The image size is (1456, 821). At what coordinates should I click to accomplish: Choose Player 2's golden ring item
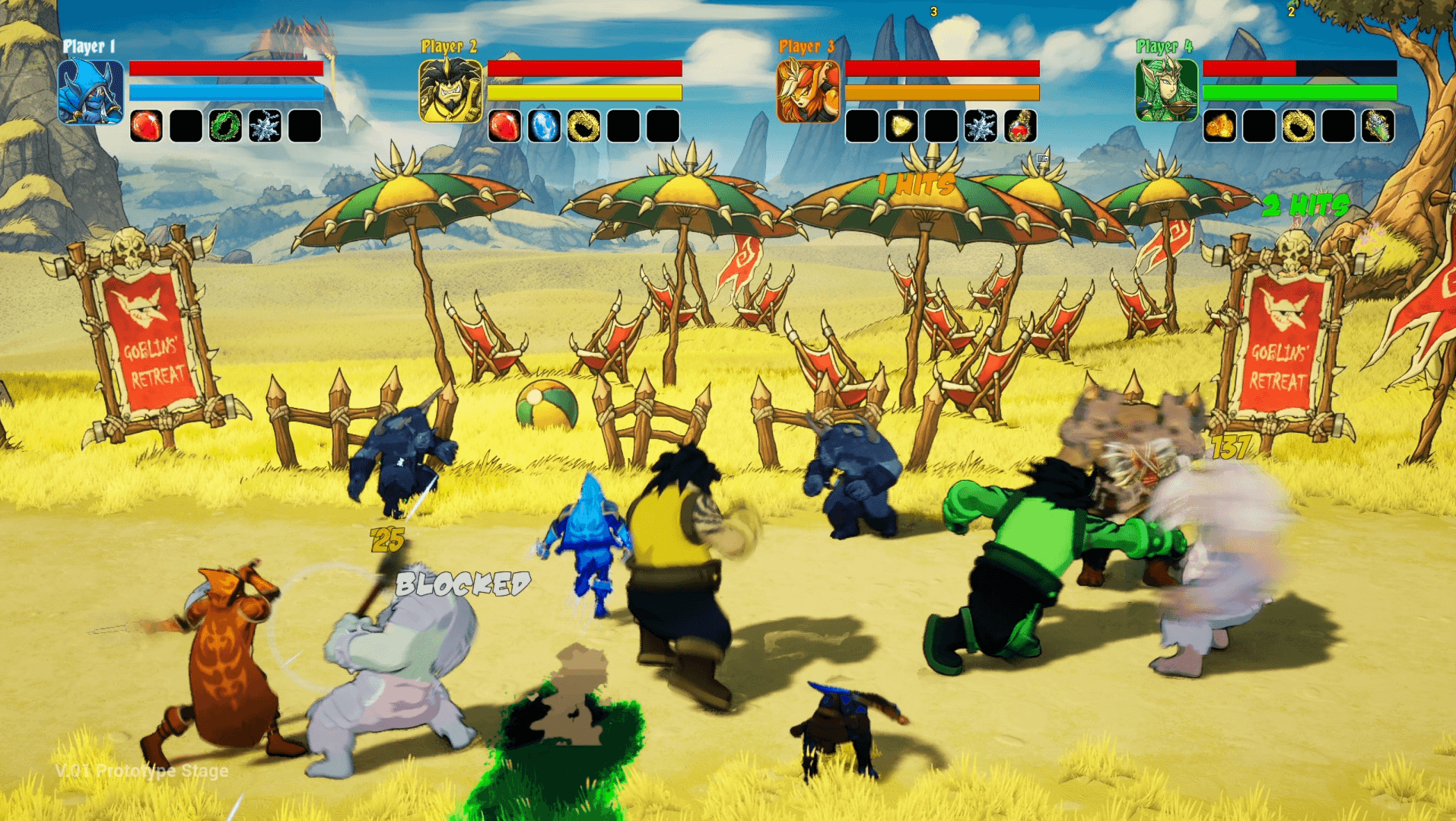[x=583, y=126]
